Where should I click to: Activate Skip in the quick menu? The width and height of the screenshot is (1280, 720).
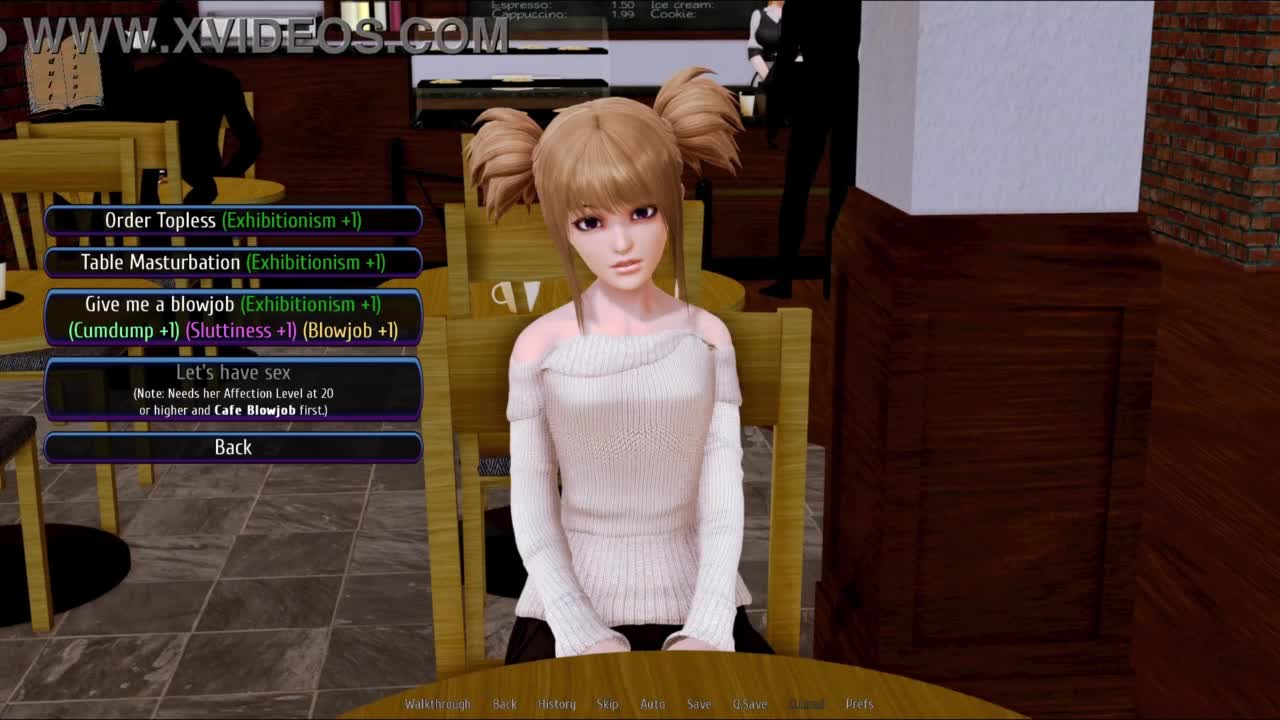(x=608, y=704)
